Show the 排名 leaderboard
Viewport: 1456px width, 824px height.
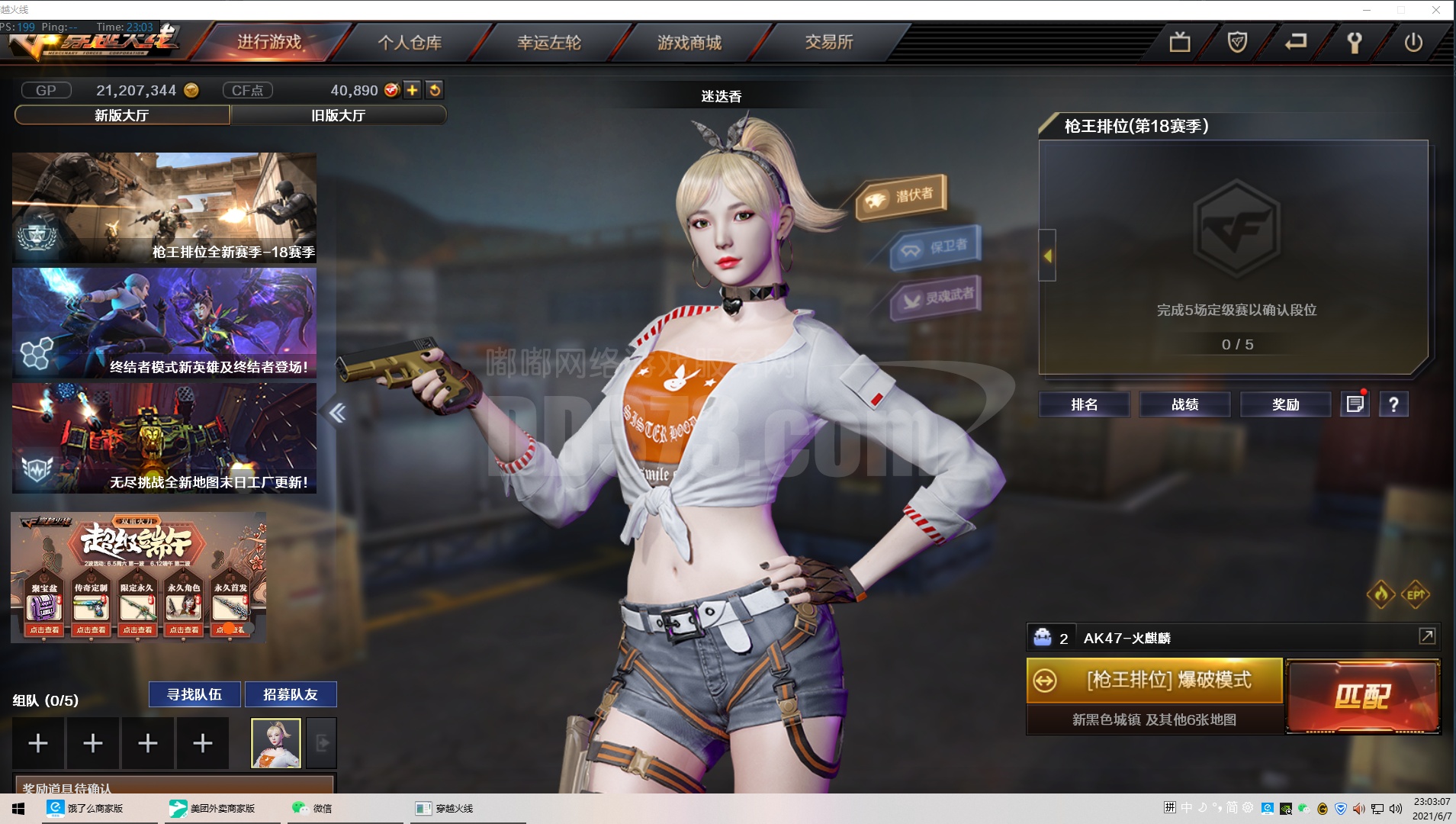(1084, 404)
